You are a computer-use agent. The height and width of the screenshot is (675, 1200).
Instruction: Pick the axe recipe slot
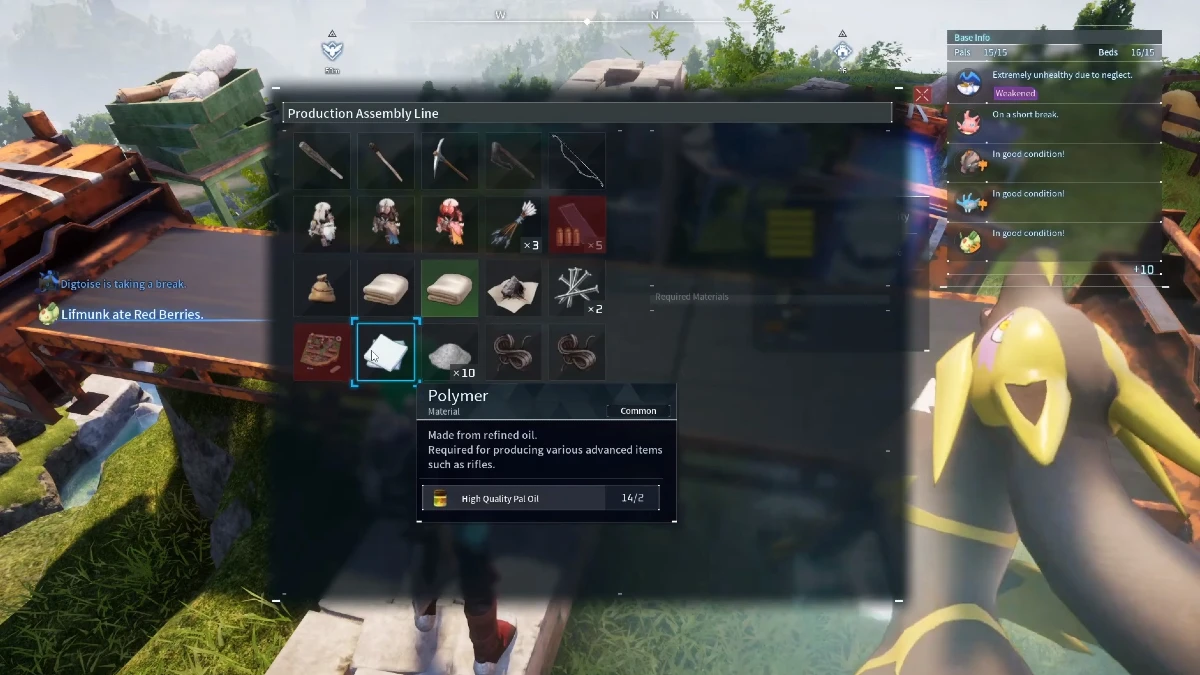513,160
